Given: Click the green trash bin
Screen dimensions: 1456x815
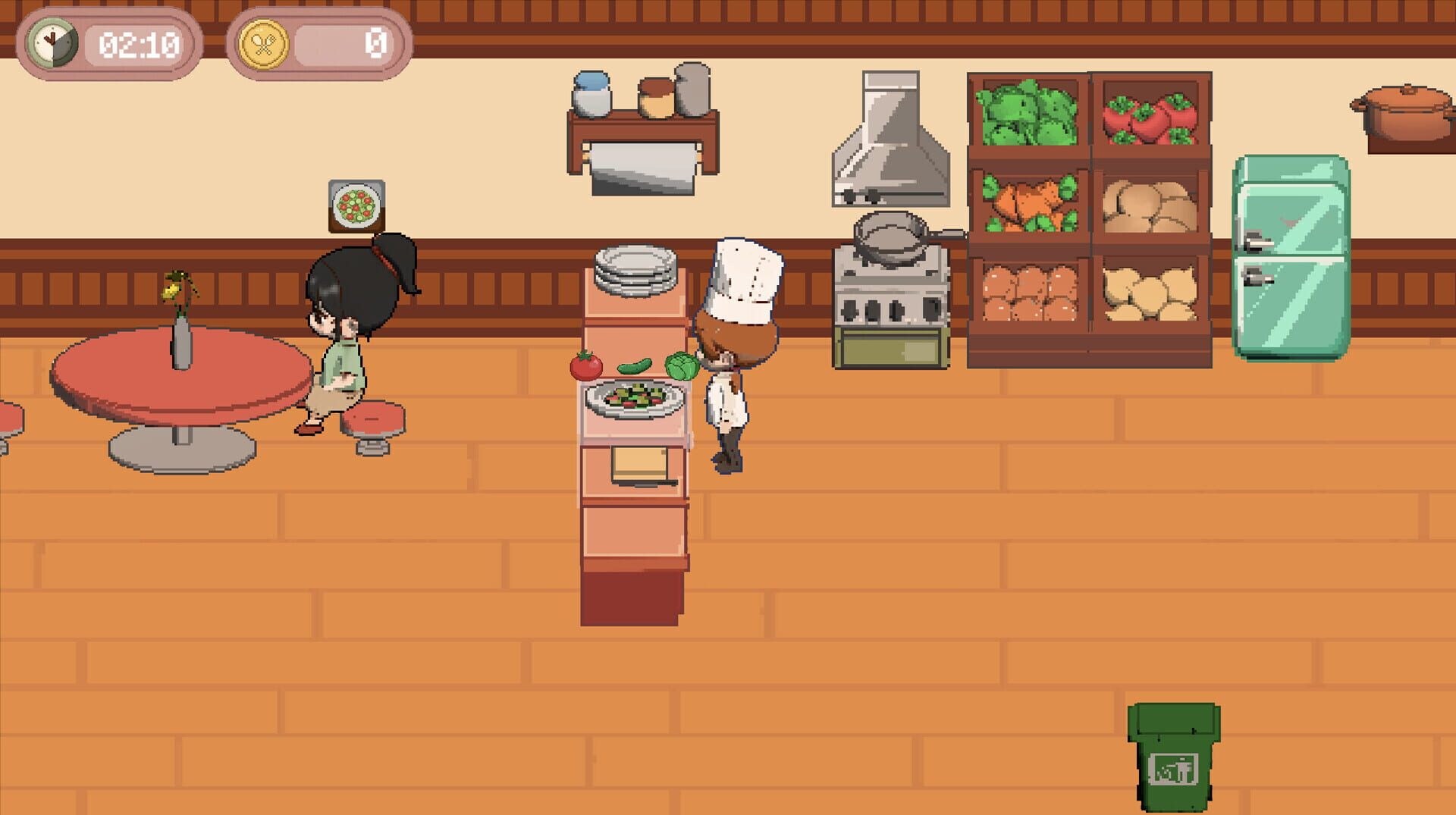Looking at the screenshot, I should pos(1175,758).
